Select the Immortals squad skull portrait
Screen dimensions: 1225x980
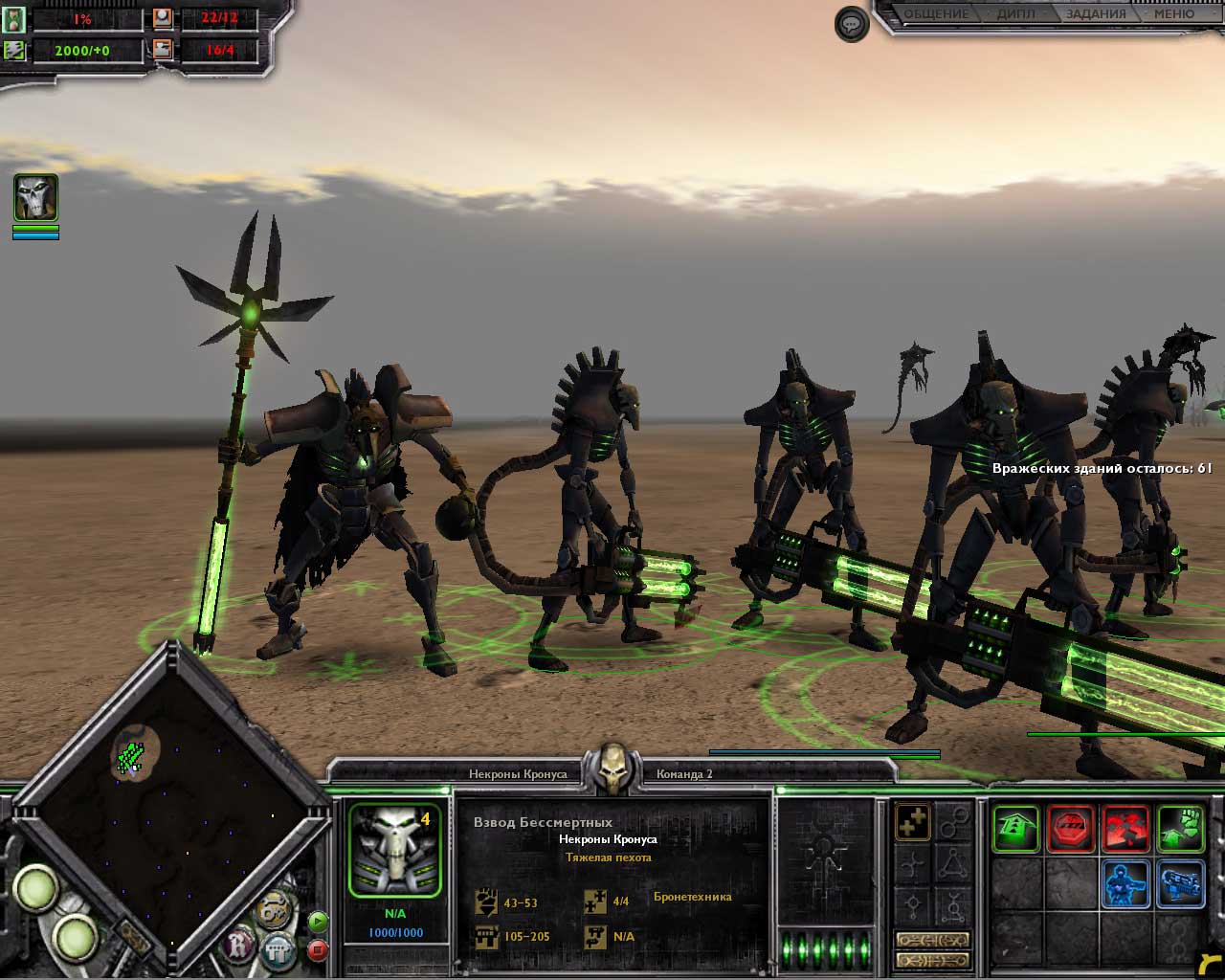click(x=394, y=851)
